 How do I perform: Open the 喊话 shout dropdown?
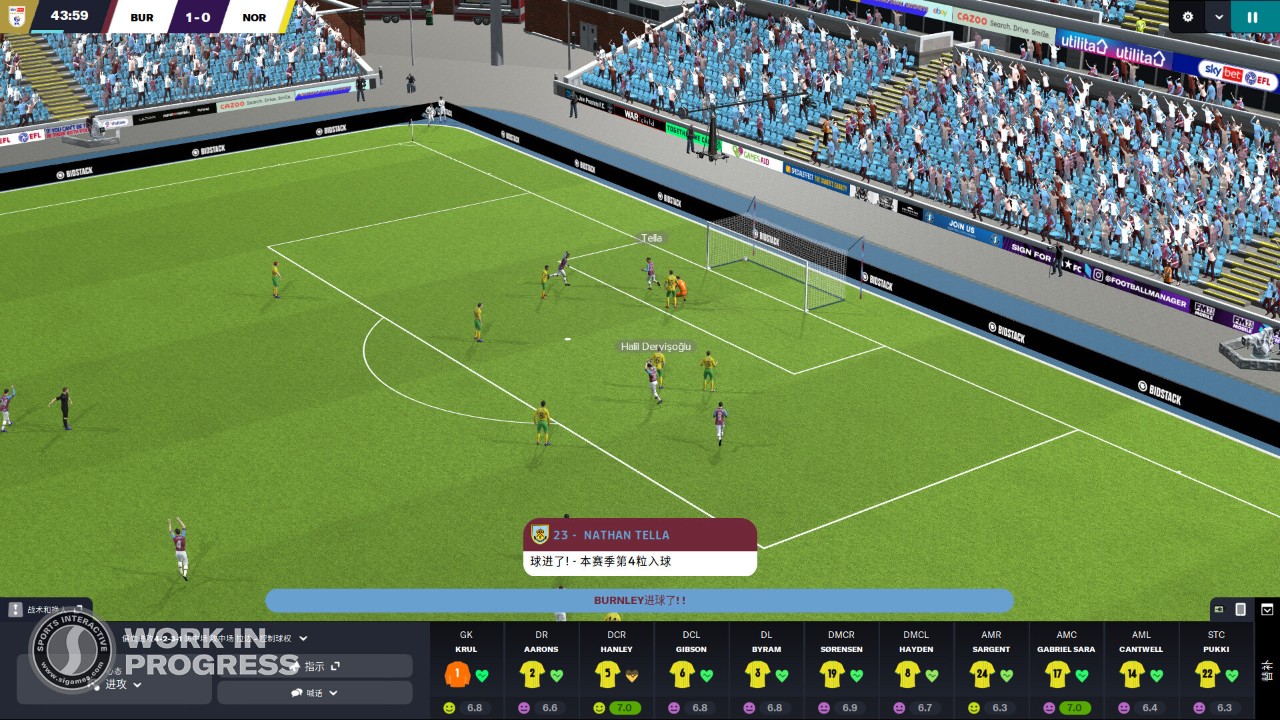(x=314, y=692)
